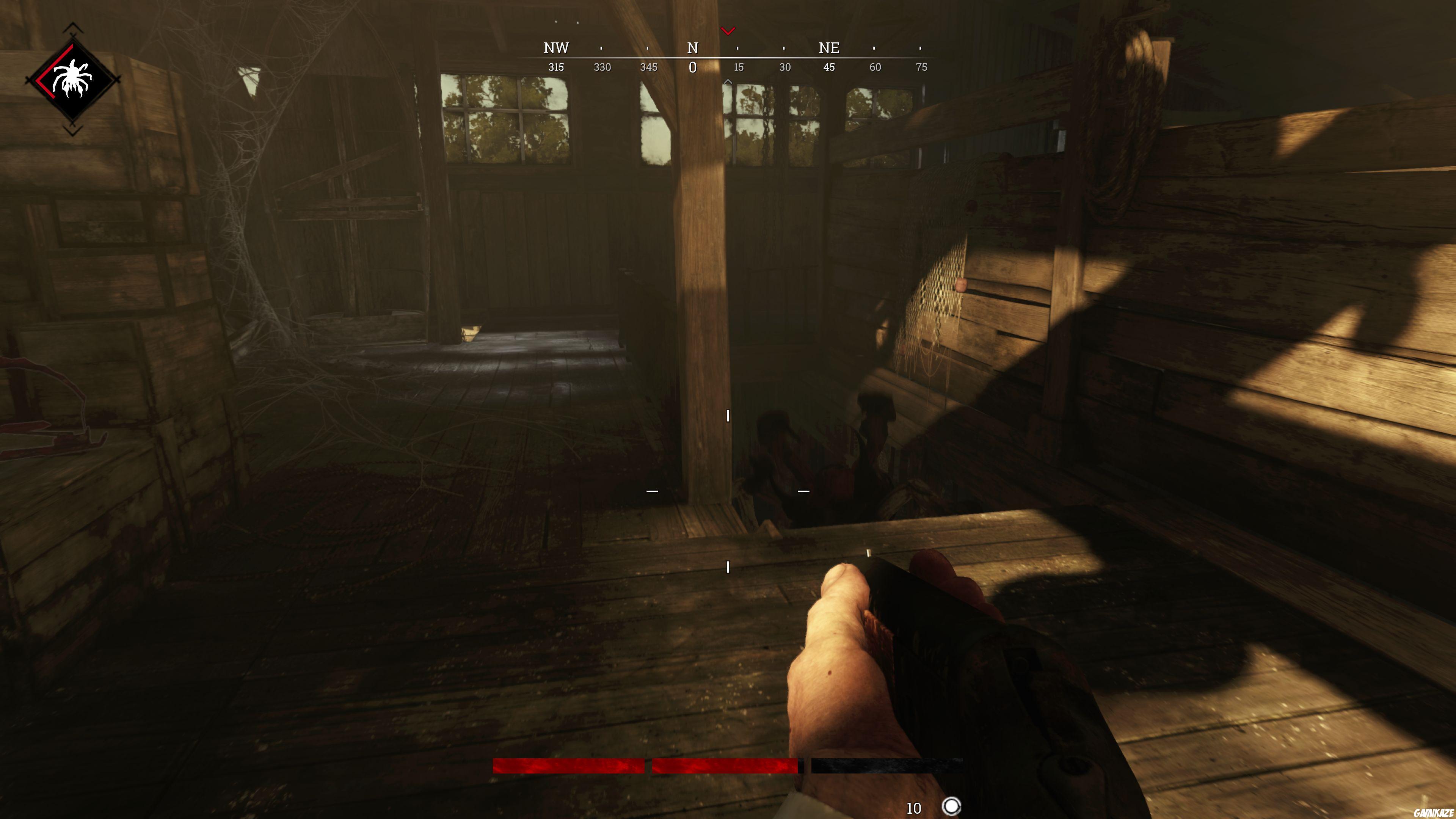The height and width of the screenshot is (819, 1456).
Task: Click the 45 degree compass value
Action: tap(829, 67)
